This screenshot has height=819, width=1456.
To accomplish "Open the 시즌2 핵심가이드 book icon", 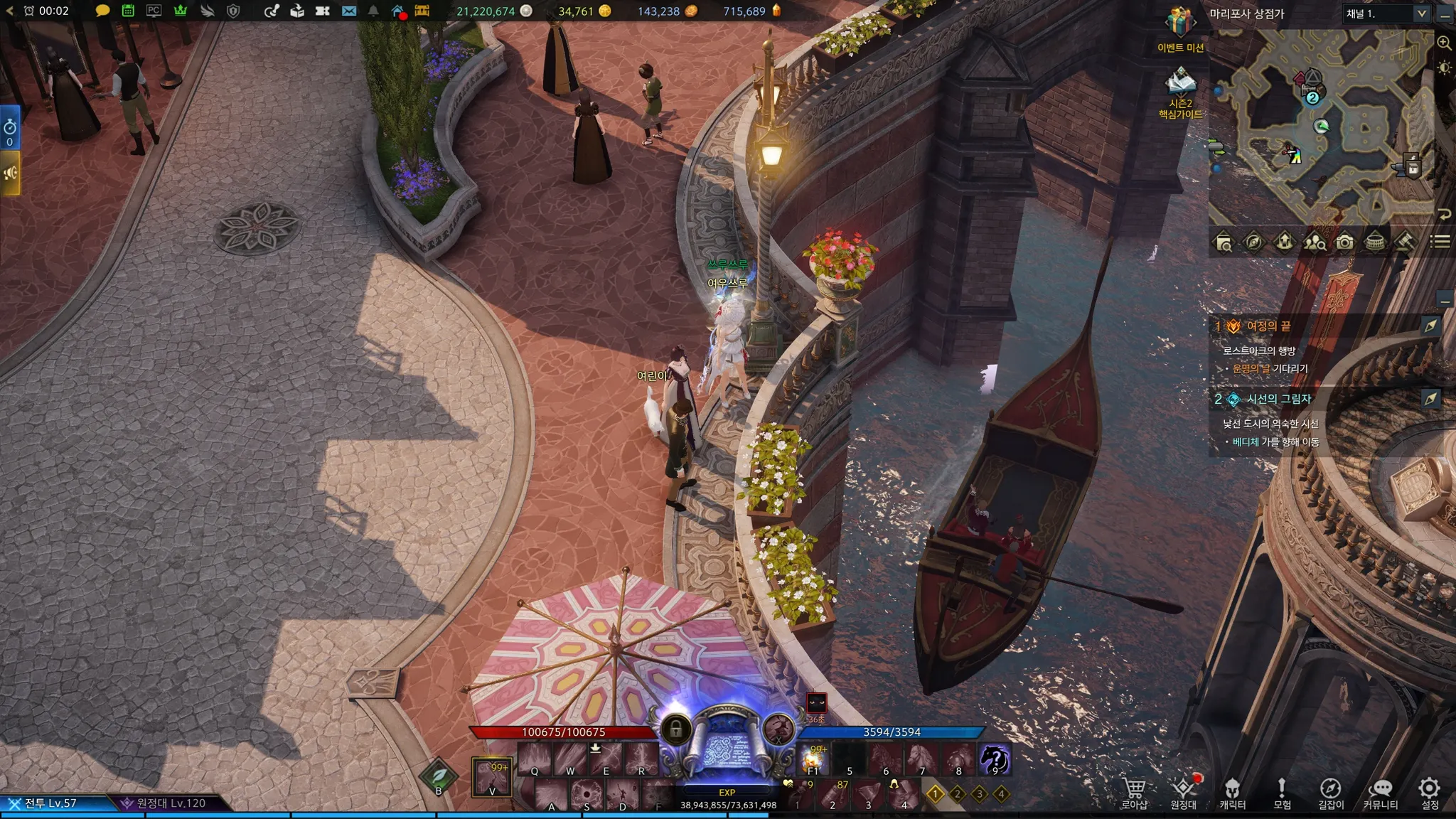I will click(x=1180, y=83).
